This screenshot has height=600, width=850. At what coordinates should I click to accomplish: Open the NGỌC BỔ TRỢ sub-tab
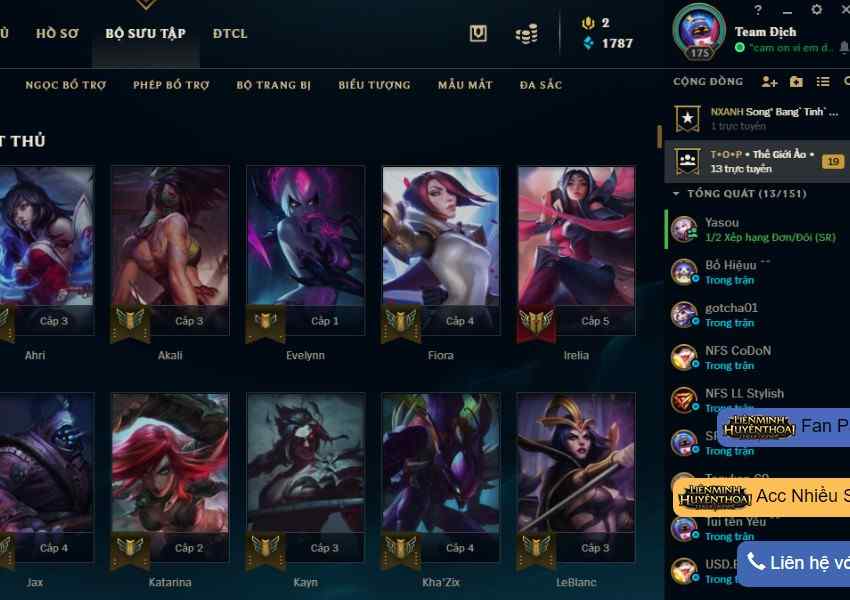tap(65, 85)
